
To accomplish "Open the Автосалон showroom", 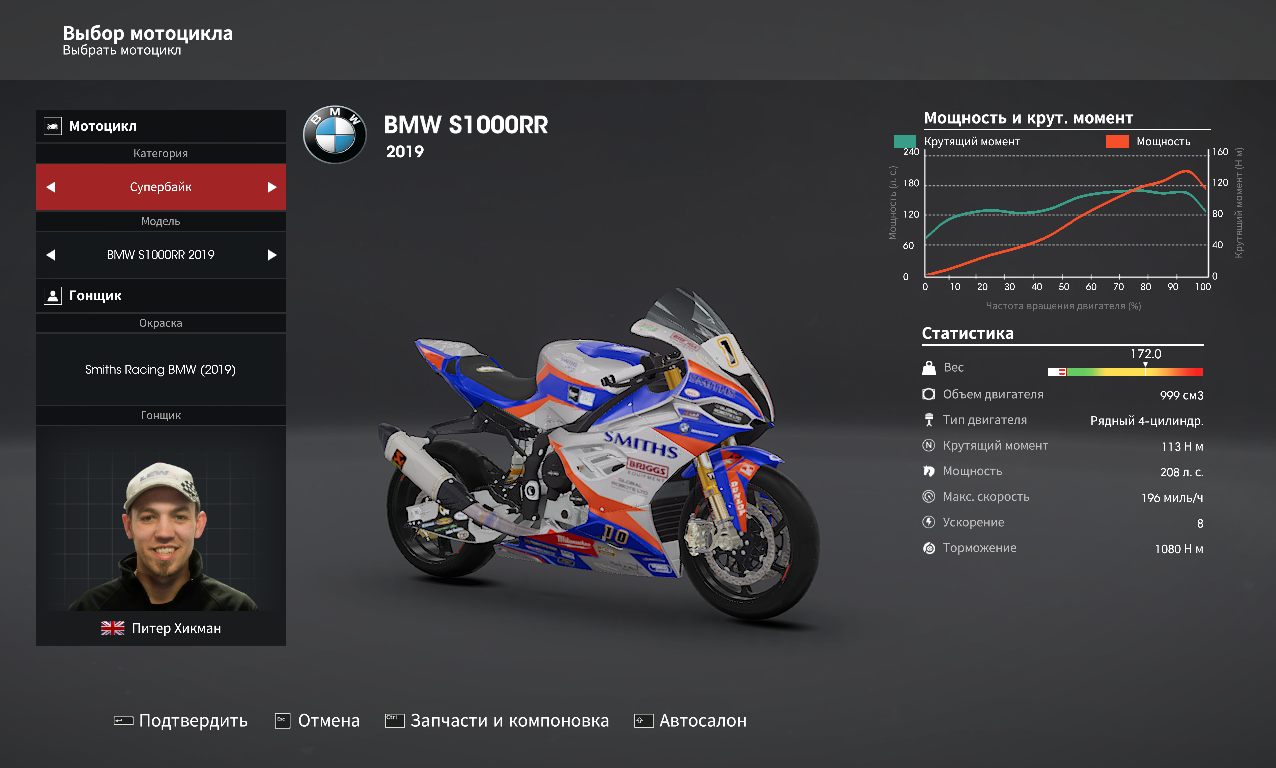I will coord(691,721).
